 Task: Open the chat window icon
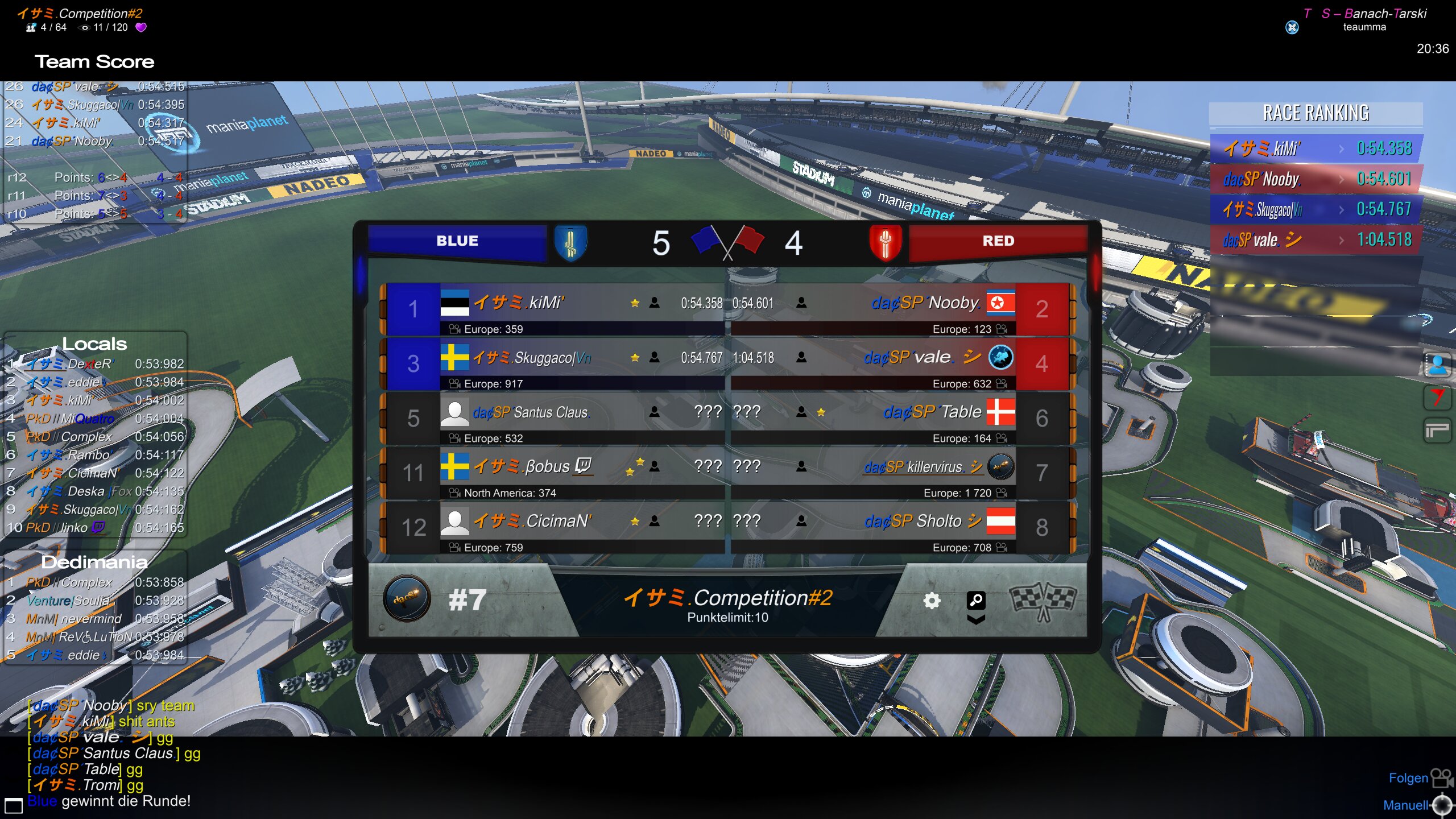[x=13, y=805]
